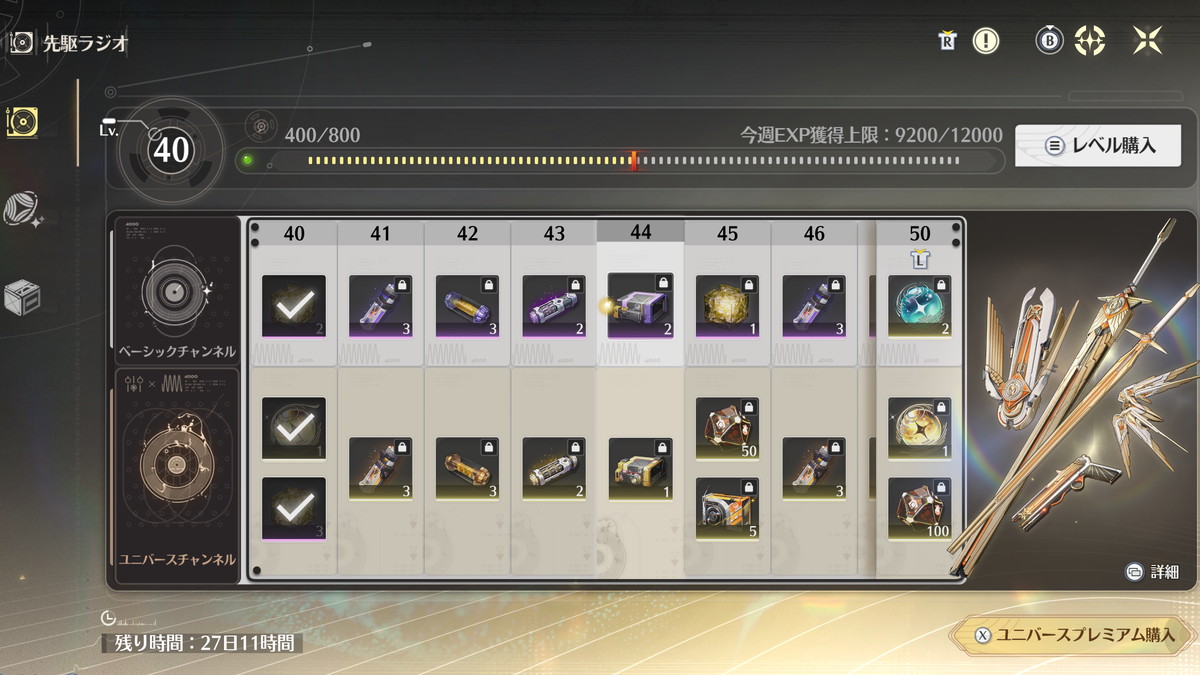
Task: Switch to the planet with sparkle tab
Action: click(22, 210)
